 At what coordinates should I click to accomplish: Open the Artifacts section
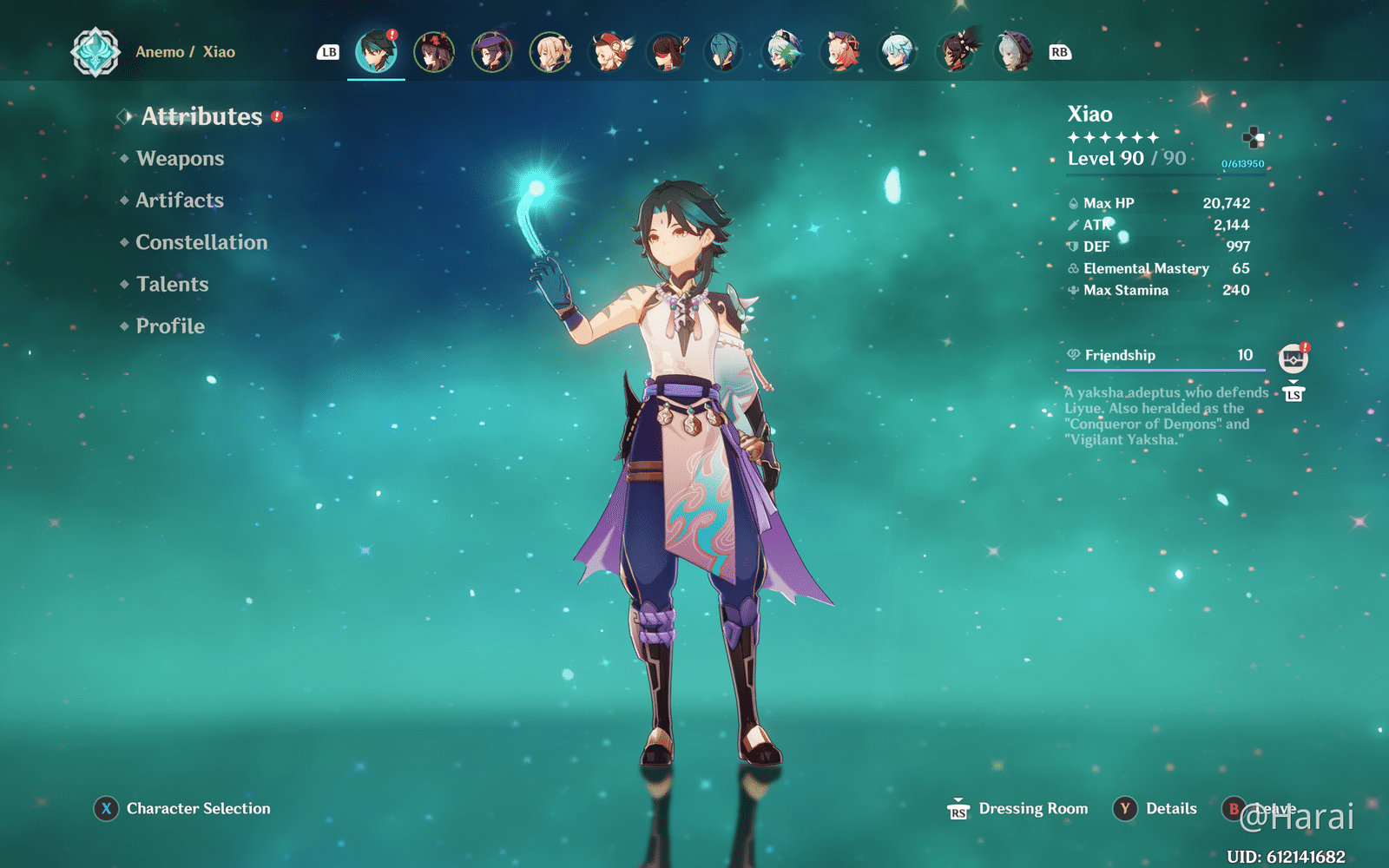177,201
